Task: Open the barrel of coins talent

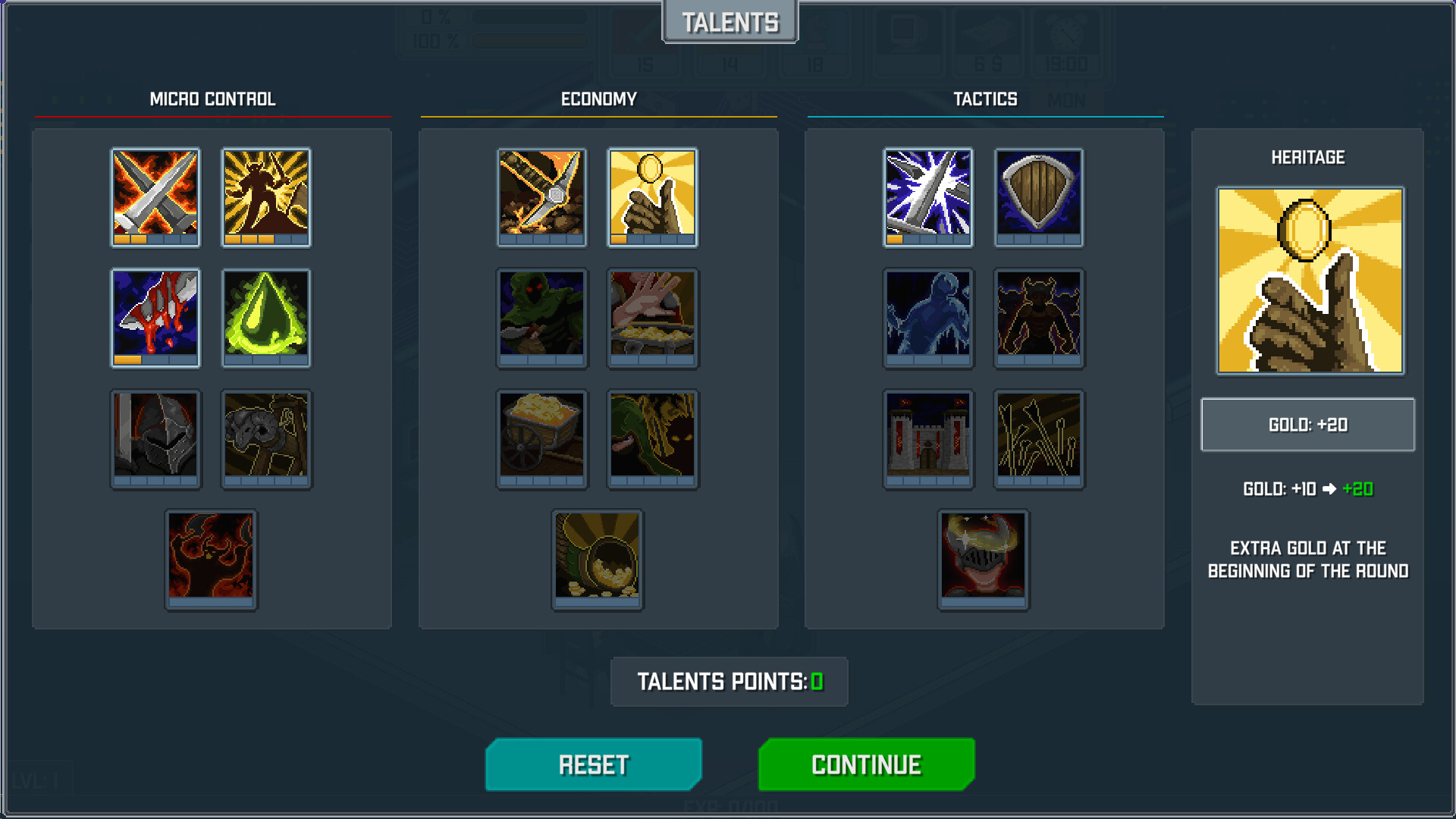Action: (597, 557)
